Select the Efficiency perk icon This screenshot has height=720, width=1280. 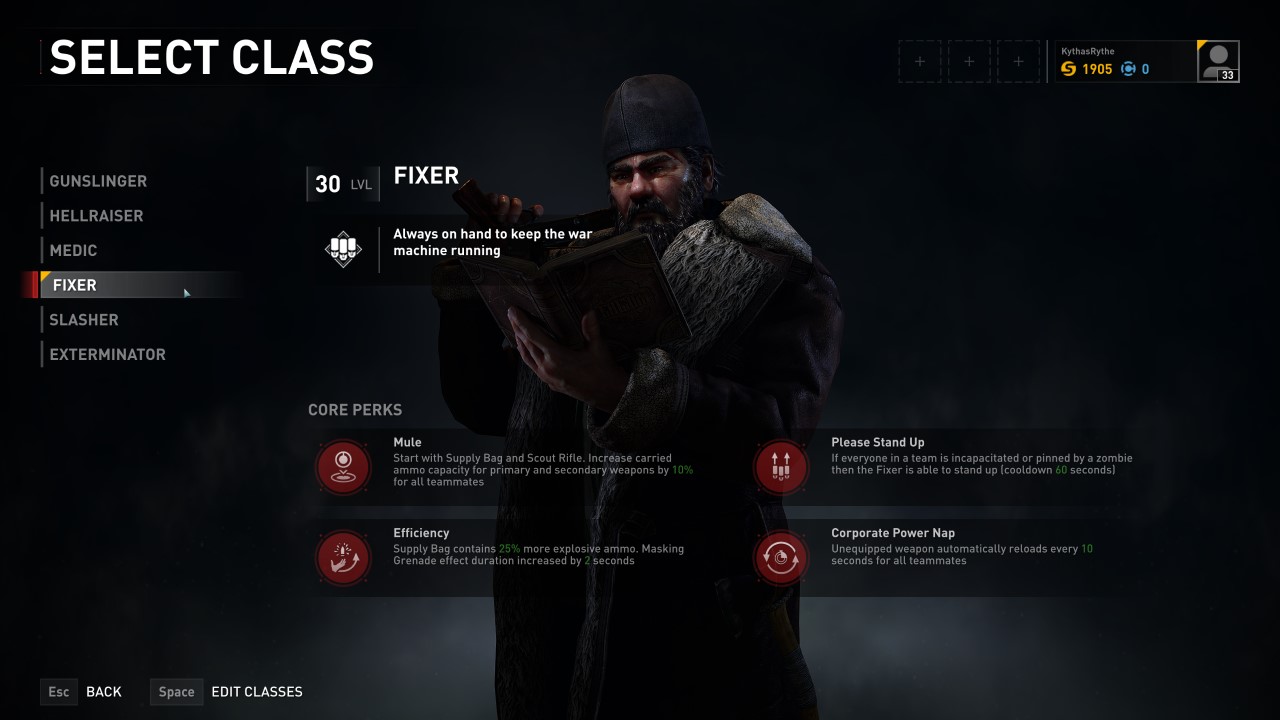(x=343, y=557)
